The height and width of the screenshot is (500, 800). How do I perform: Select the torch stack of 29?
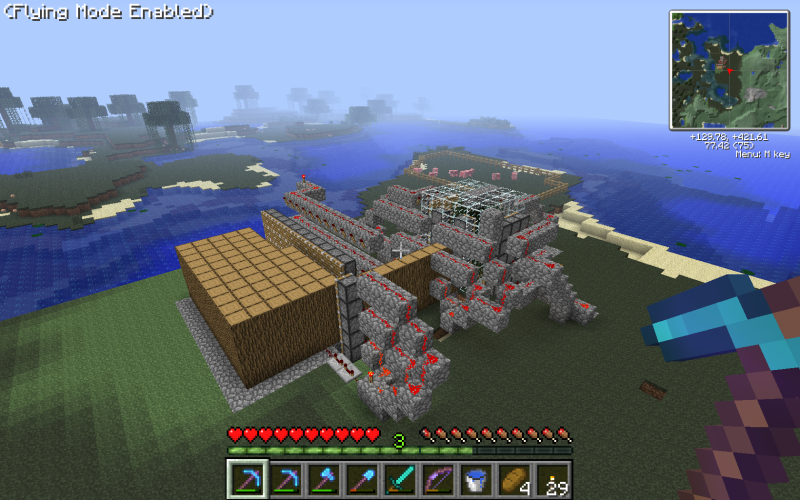[x=552, y=479]
